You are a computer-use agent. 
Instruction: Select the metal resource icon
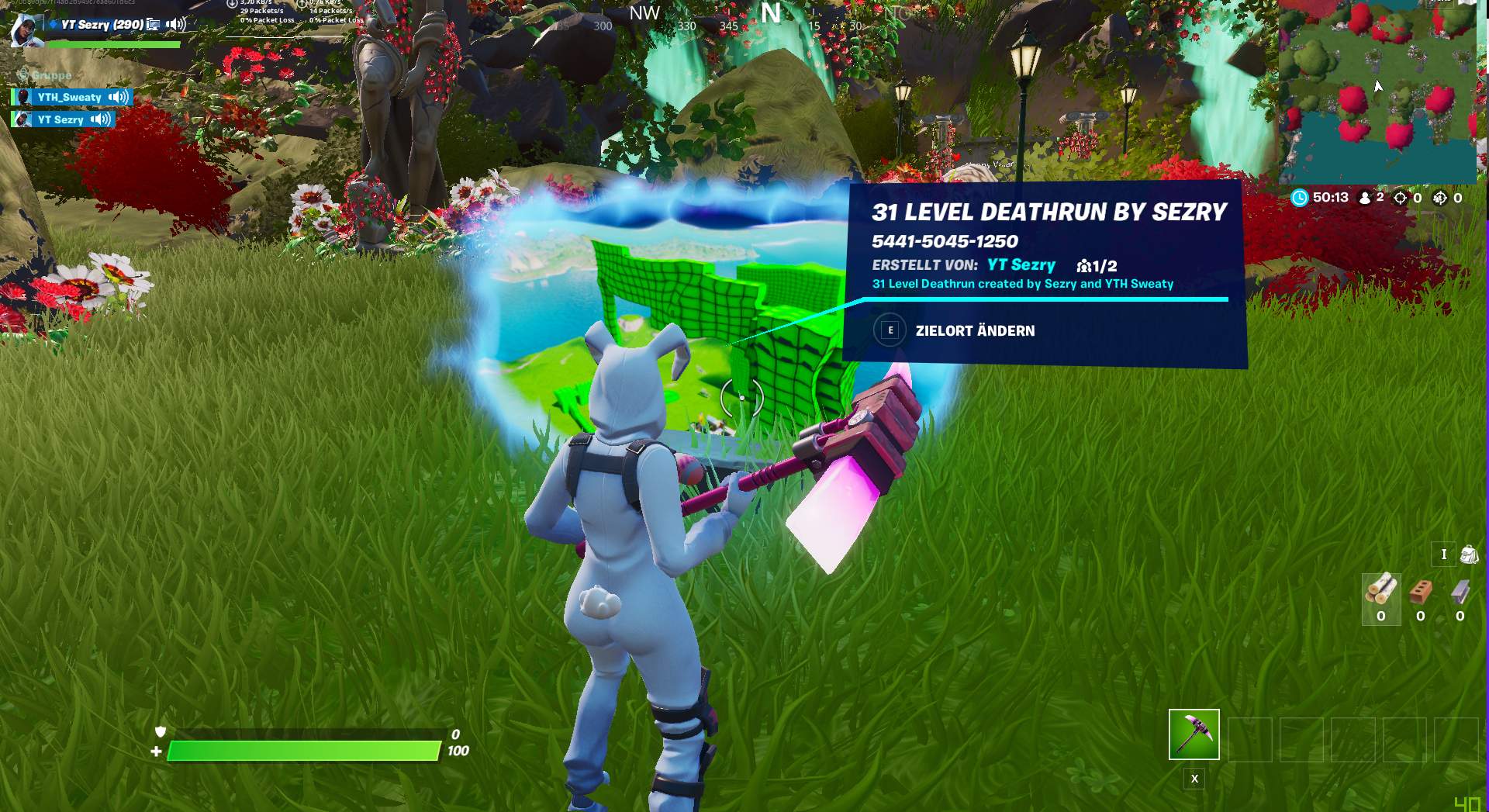1460,591
